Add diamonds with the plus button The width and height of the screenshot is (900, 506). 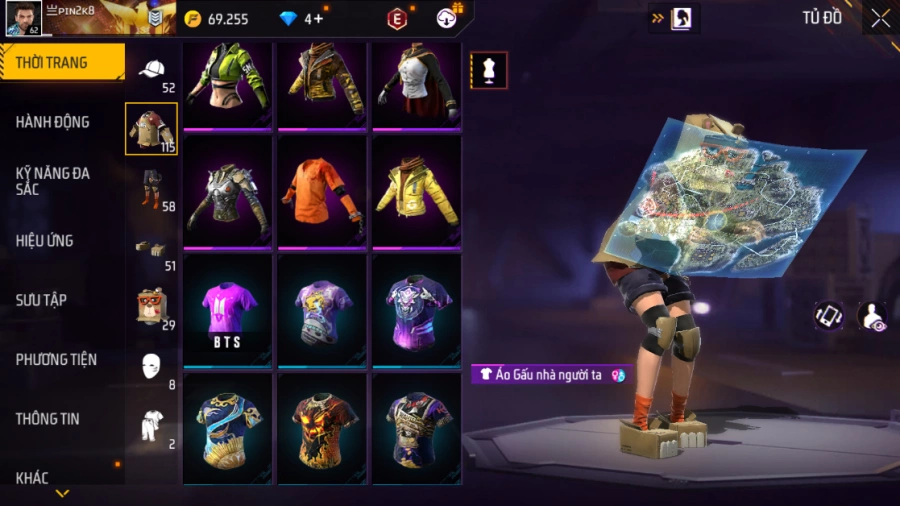[x=318, y=19]
